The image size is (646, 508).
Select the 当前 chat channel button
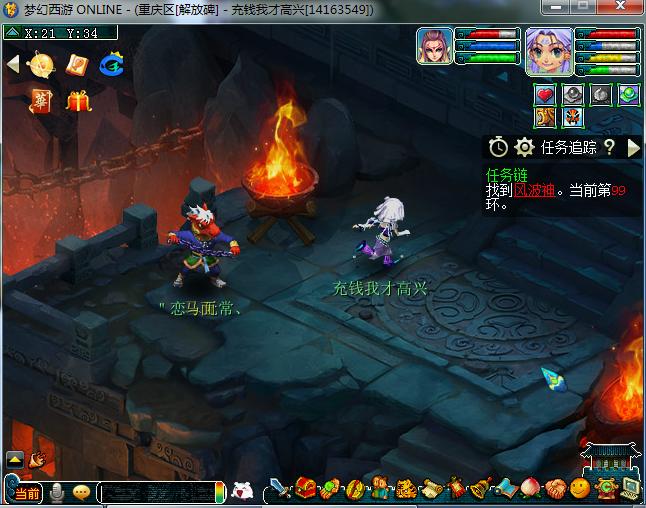click(x=27, y=493)
